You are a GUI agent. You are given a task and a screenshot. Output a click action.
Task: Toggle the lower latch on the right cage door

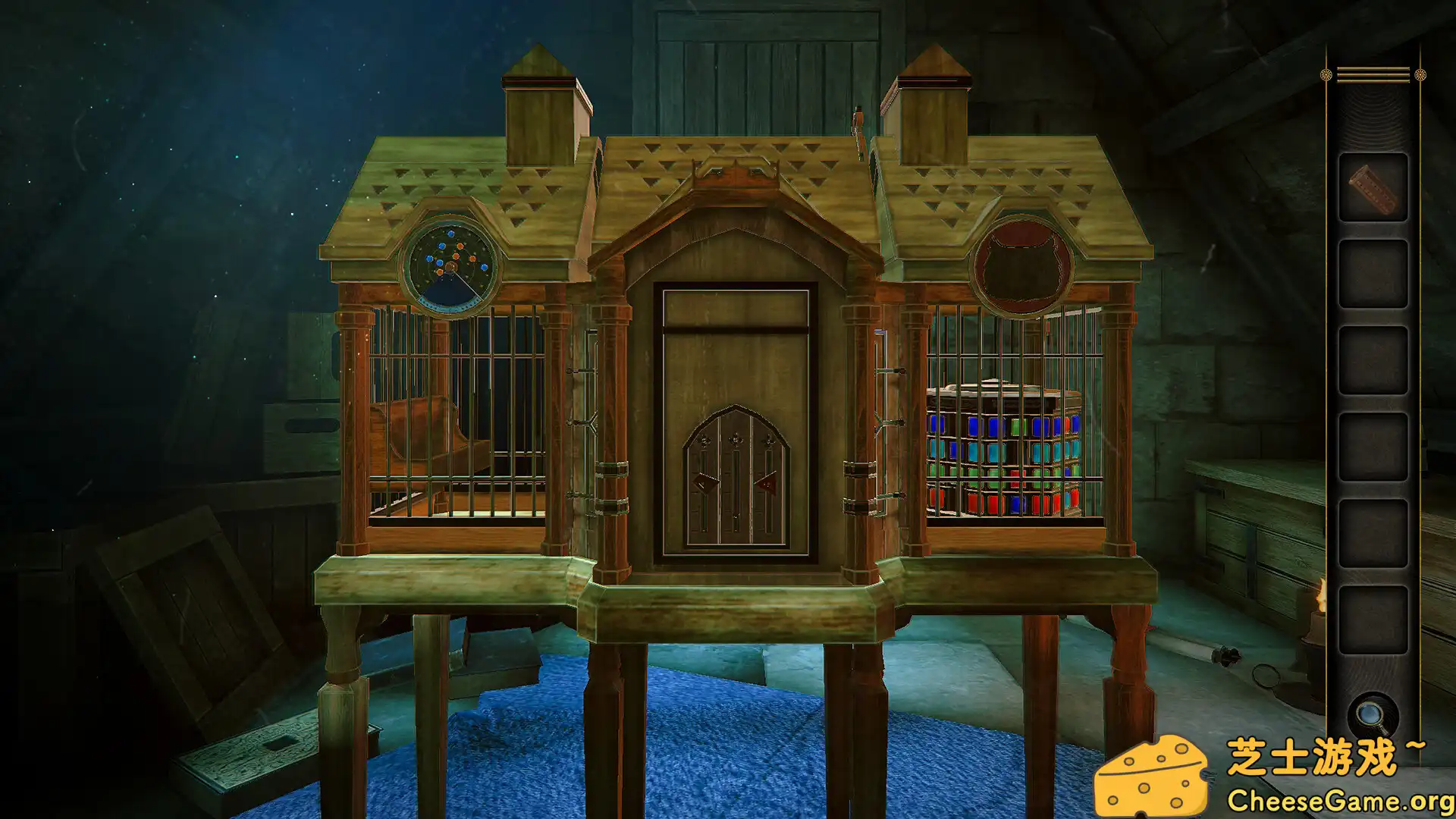899,494
